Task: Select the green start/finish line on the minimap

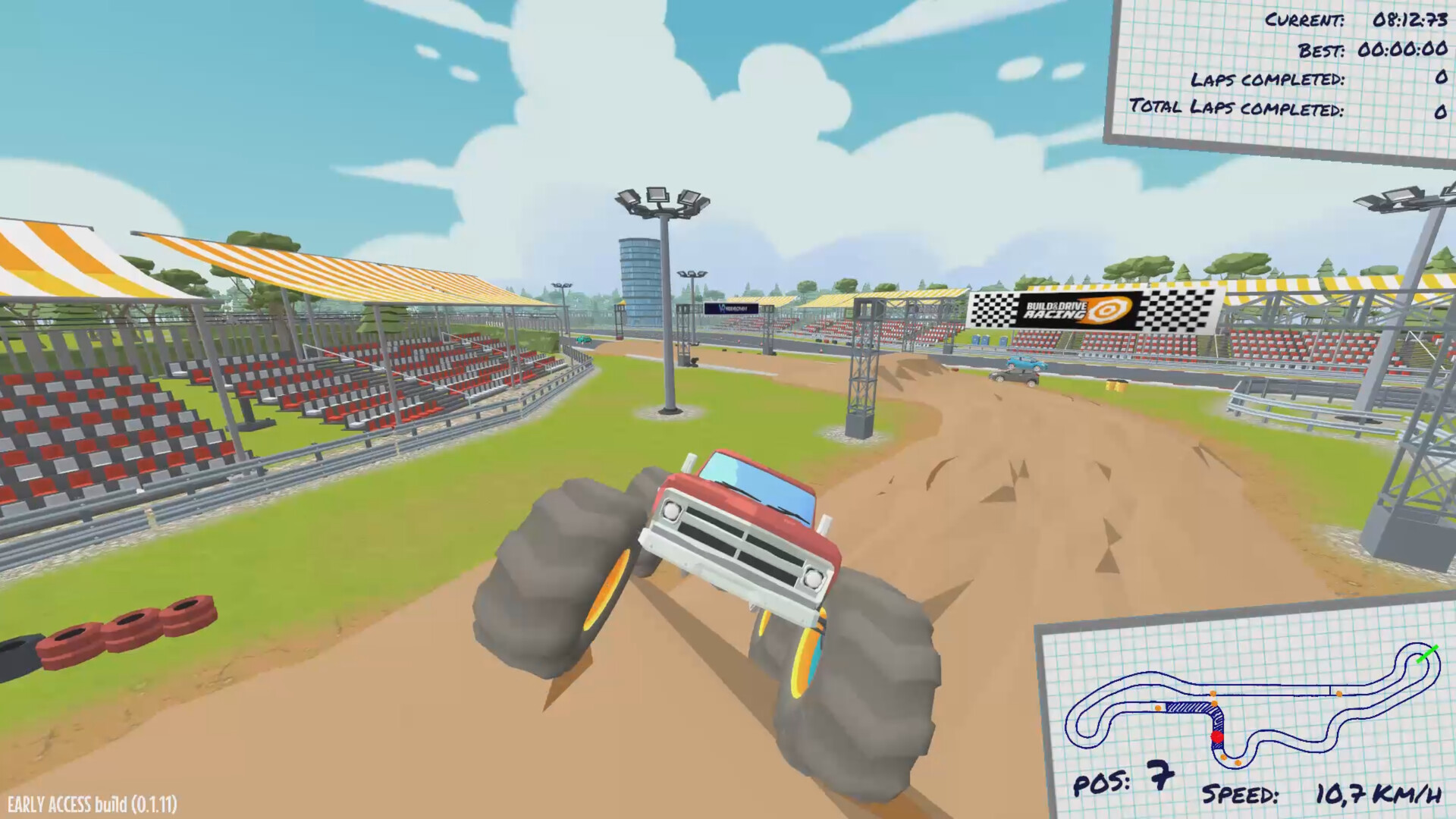Action: click(1428, 654)
